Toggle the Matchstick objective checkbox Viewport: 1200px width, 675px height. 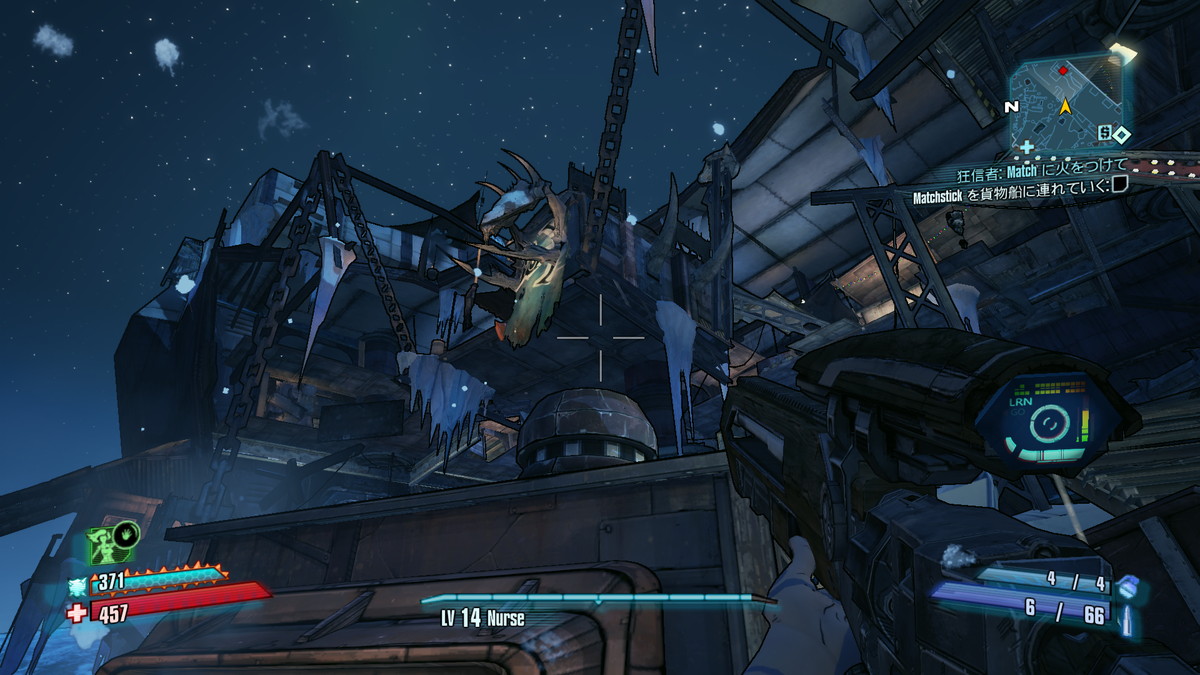(x=1119, y=183)
